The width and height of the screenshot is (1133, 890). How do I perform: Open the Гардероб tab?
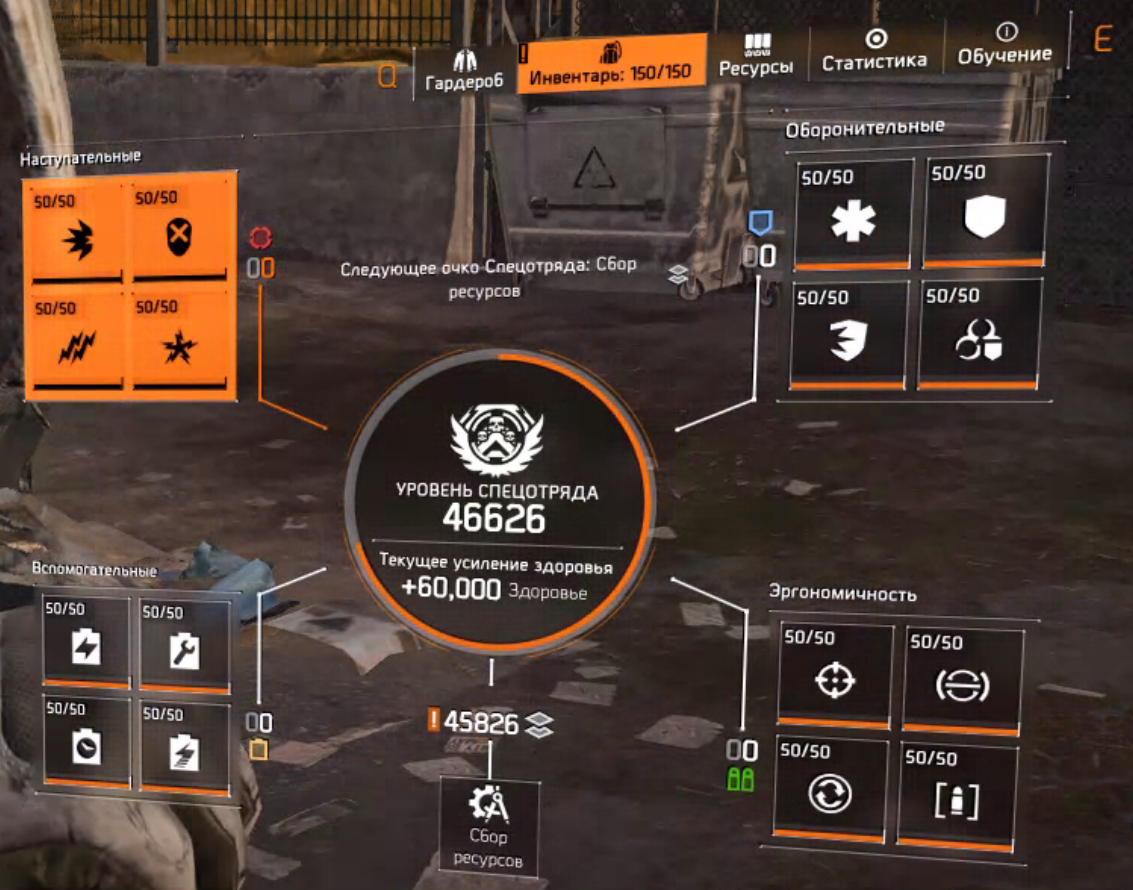pos(463,68)
